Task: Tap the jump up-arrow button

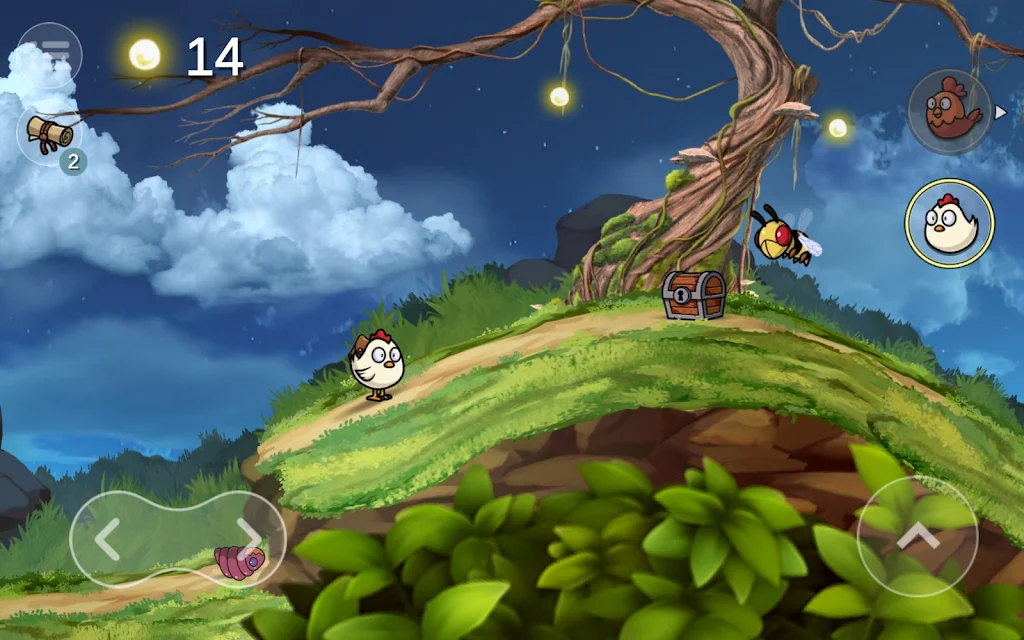Action: pos(917,537)
